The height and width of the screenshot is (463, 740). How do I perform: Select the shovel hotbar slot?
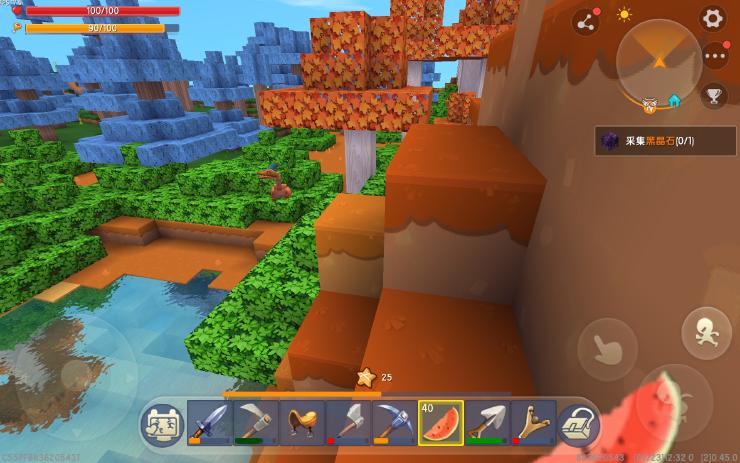(487, 423)
